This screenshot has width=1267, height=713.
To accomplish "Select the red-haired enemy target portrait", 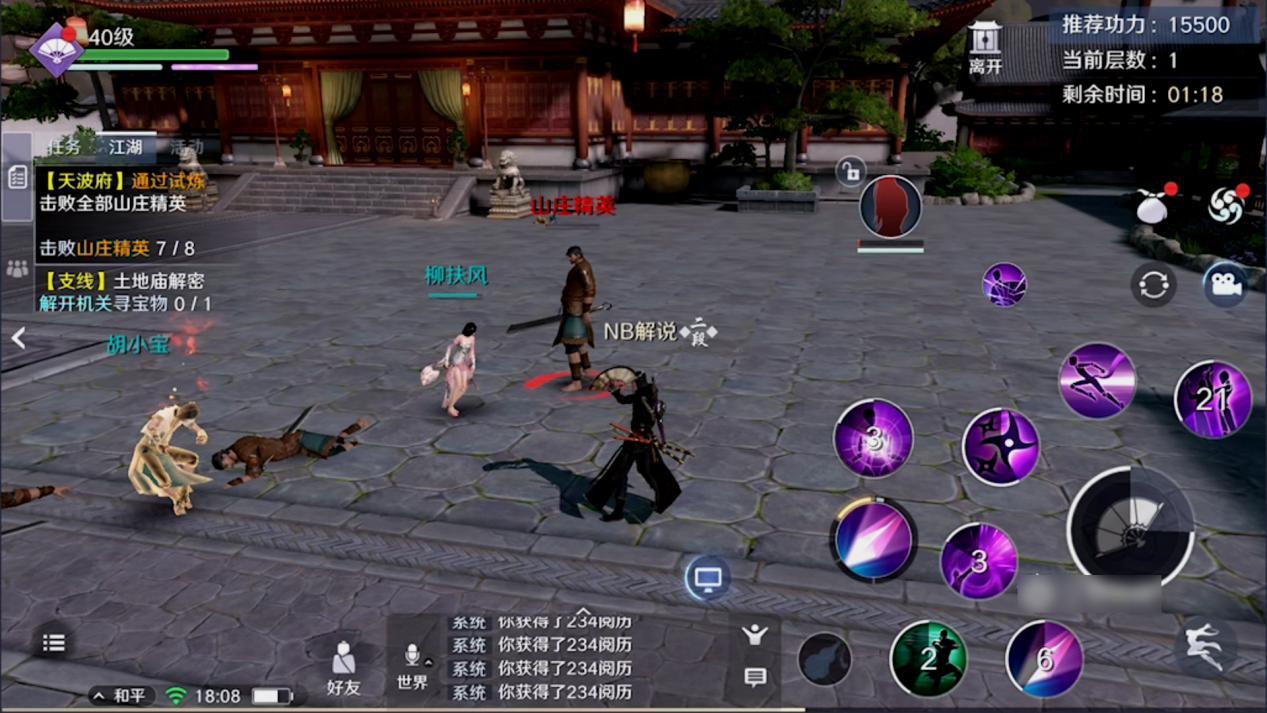I will click(x=890, y=207).
